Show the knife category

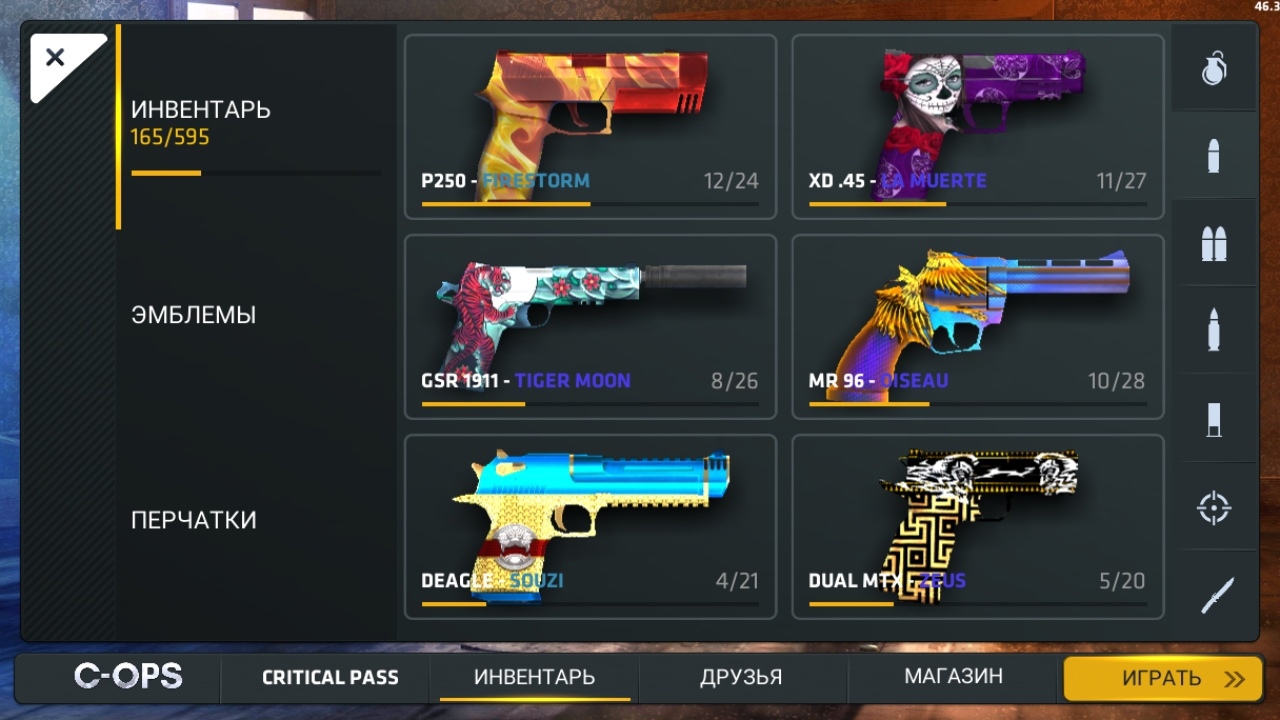[x=1216, y=596]
